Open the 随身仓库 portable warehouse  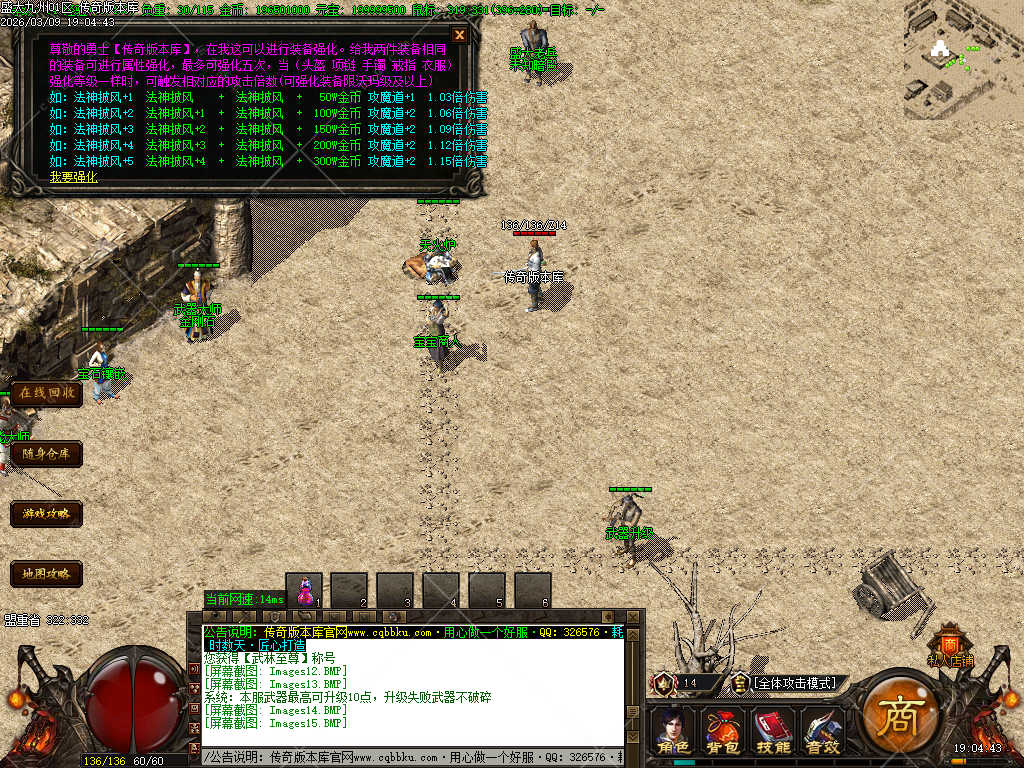pyautogui.click(x=46, y=454)
